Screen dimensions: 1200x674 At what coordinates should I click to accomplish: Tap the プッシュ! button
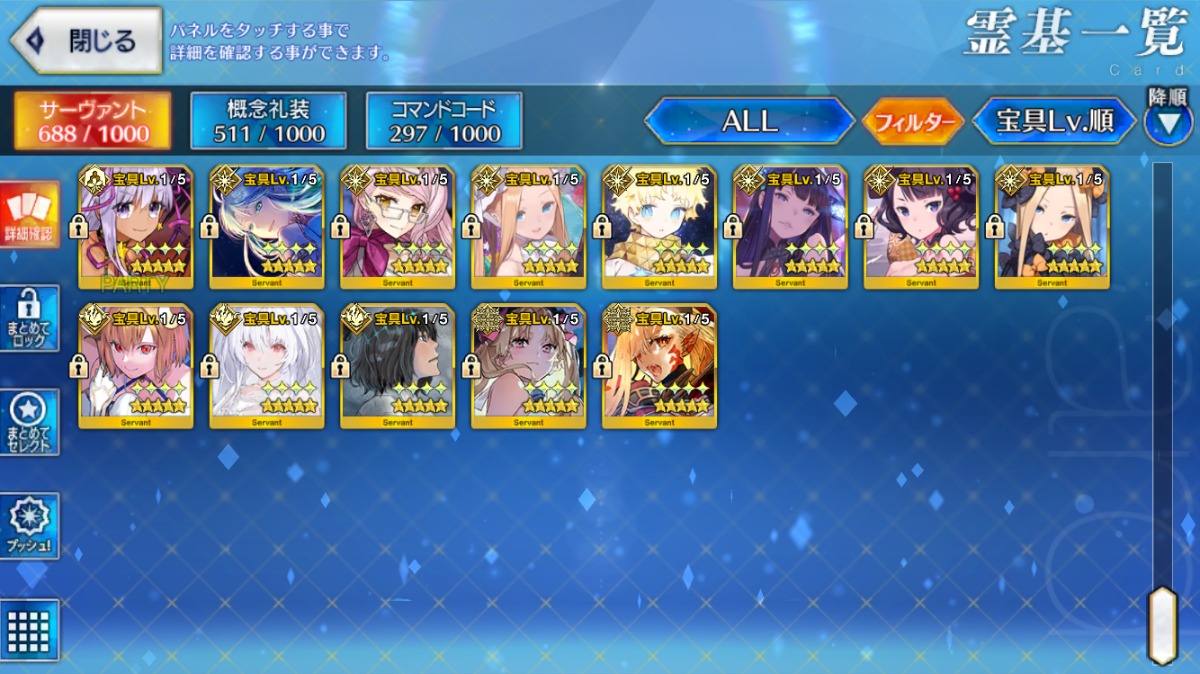29,526
